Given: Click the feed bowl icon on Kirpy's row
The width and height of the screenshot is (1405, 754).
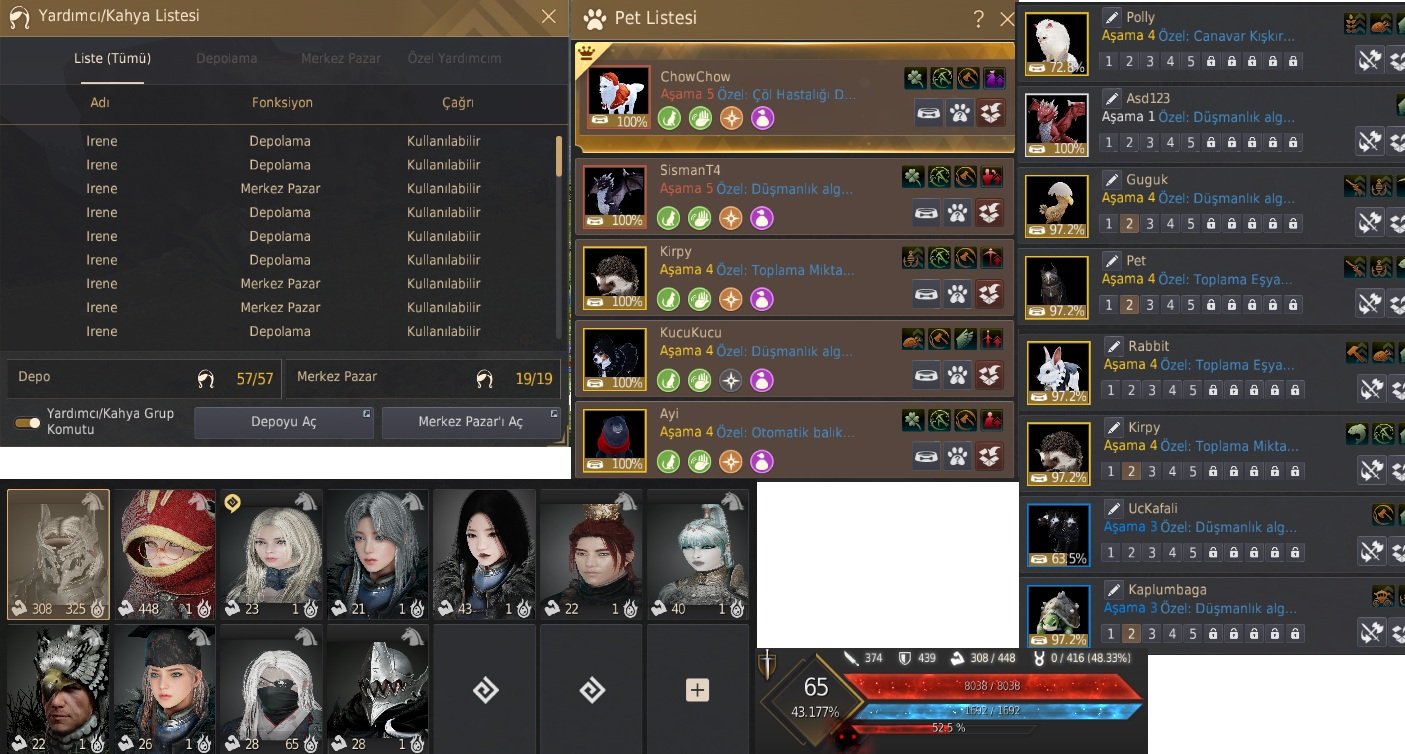Looking at the screenshot, I should 926,293.
